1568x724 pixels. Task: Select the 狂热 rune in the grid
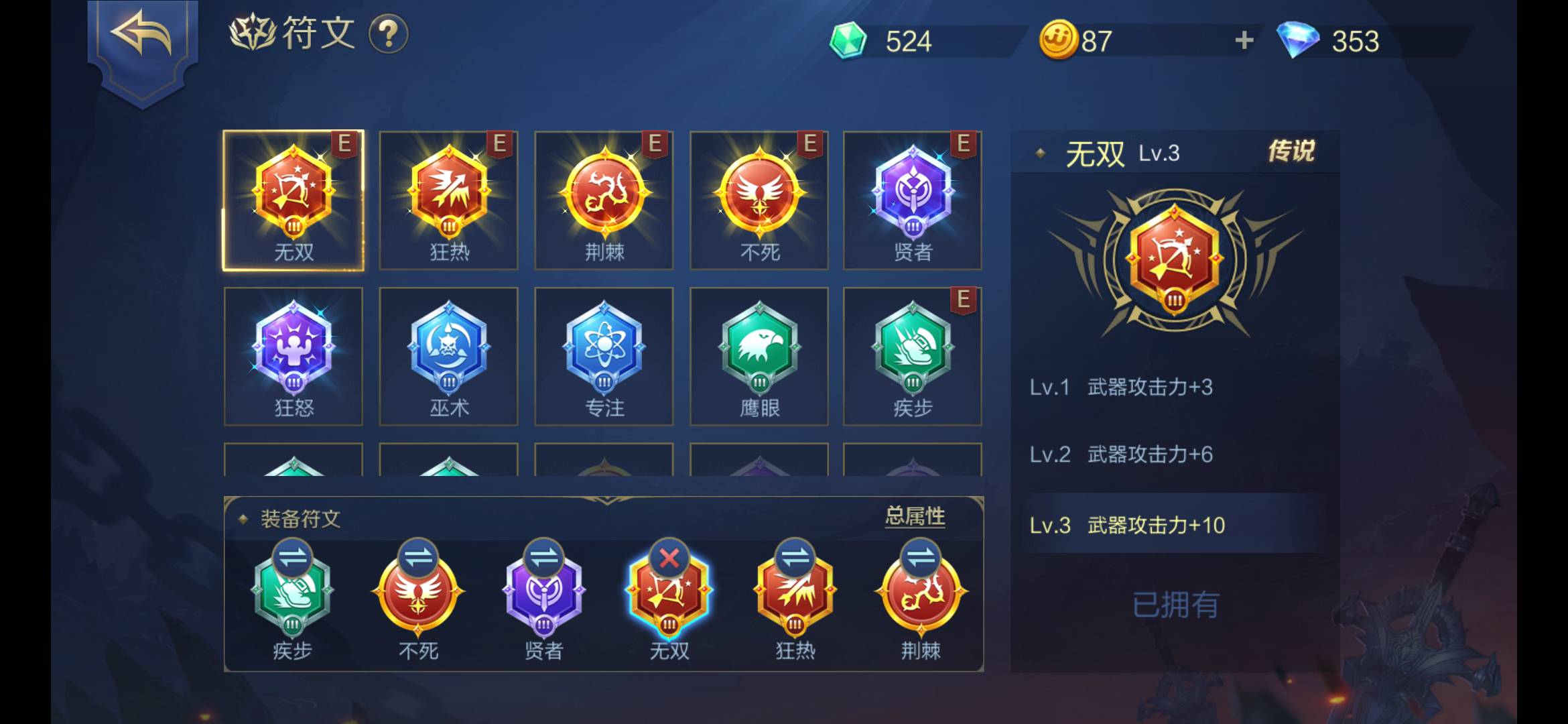tap(448, 198)
